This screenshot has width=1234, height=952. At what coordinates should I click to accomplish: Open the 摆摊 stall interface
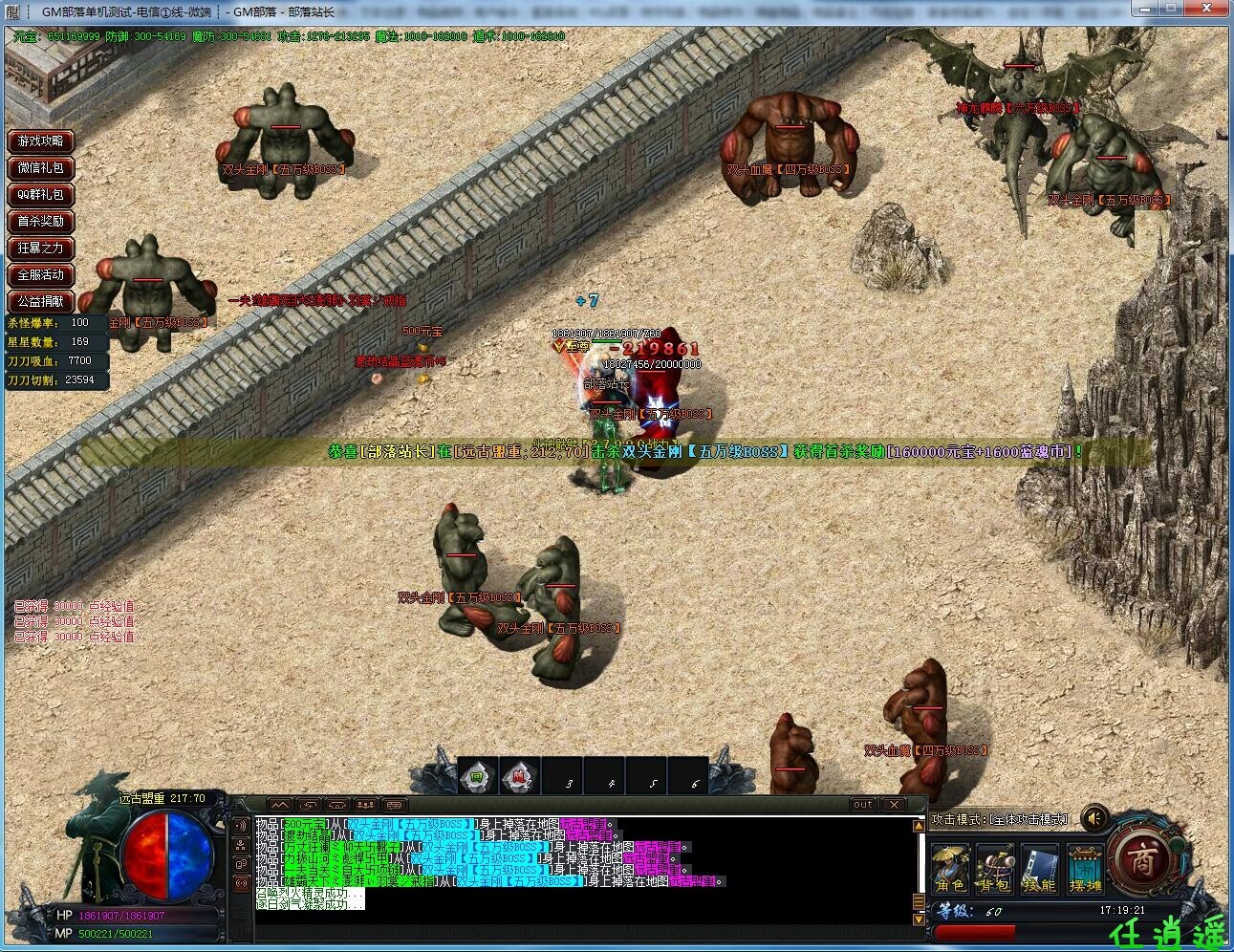pyautogui.click(x=1085, y=867)
